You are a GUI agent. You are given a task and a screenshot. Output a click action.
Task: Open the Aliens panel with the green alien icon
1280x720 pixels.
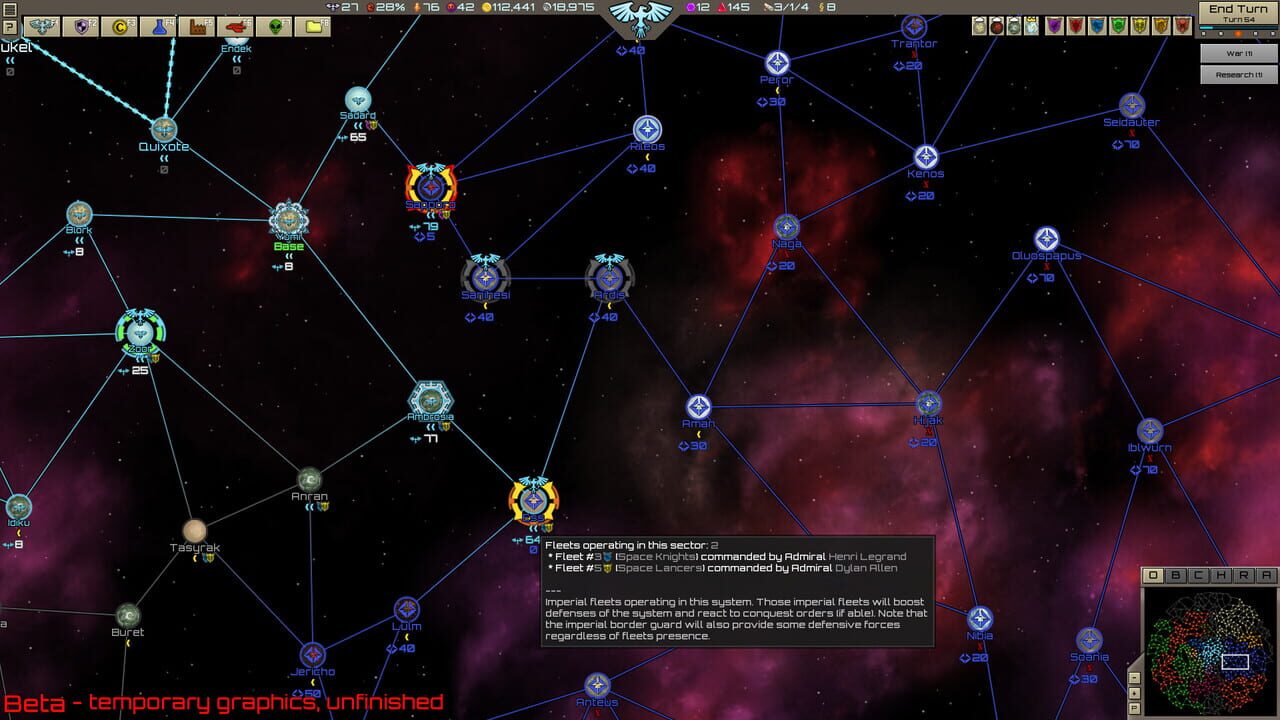[x=275, y=25]
